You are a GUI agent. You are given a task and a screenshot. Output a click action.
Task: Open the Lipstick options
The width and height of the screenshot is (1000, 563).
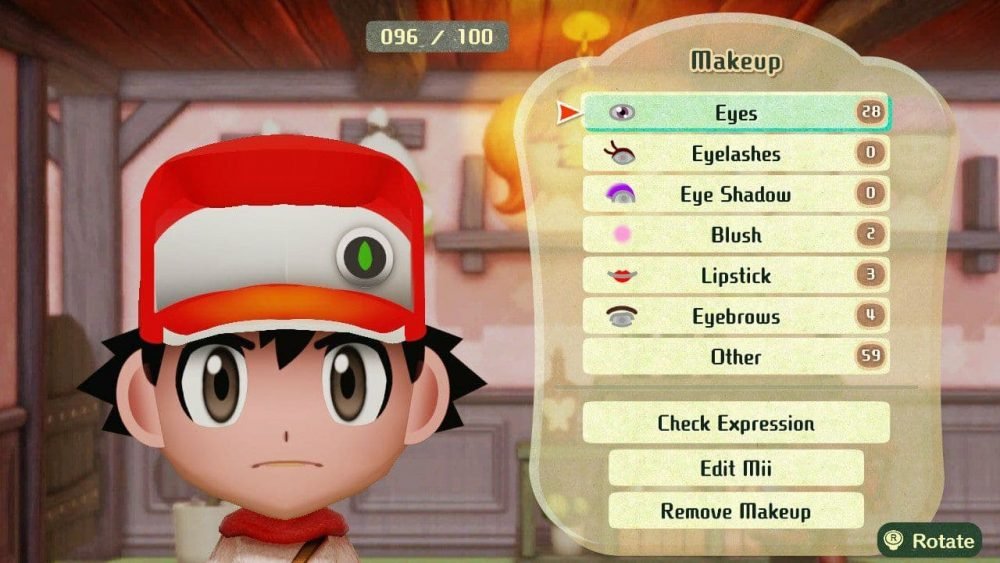(736, 276)
